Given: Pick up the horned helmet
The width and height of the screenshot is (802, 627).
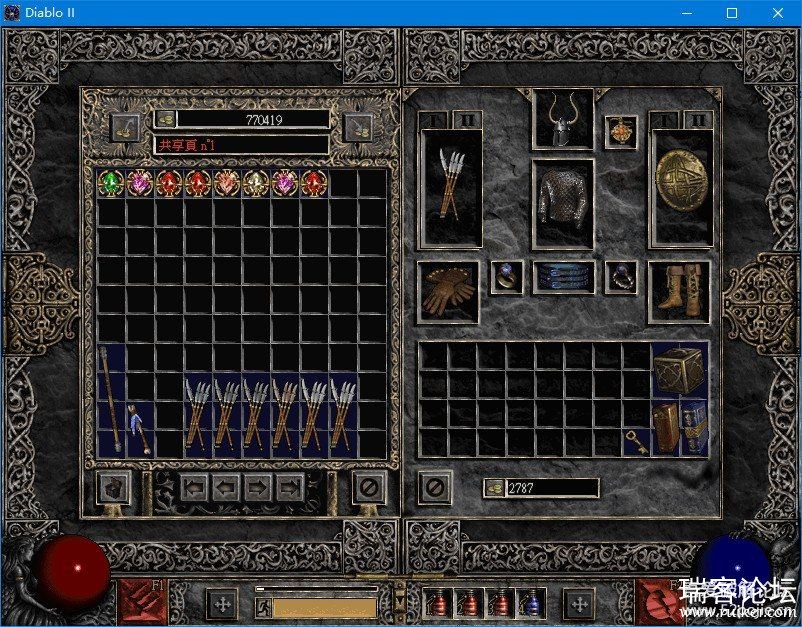Looking at the screenshot, I should point(563,120).
